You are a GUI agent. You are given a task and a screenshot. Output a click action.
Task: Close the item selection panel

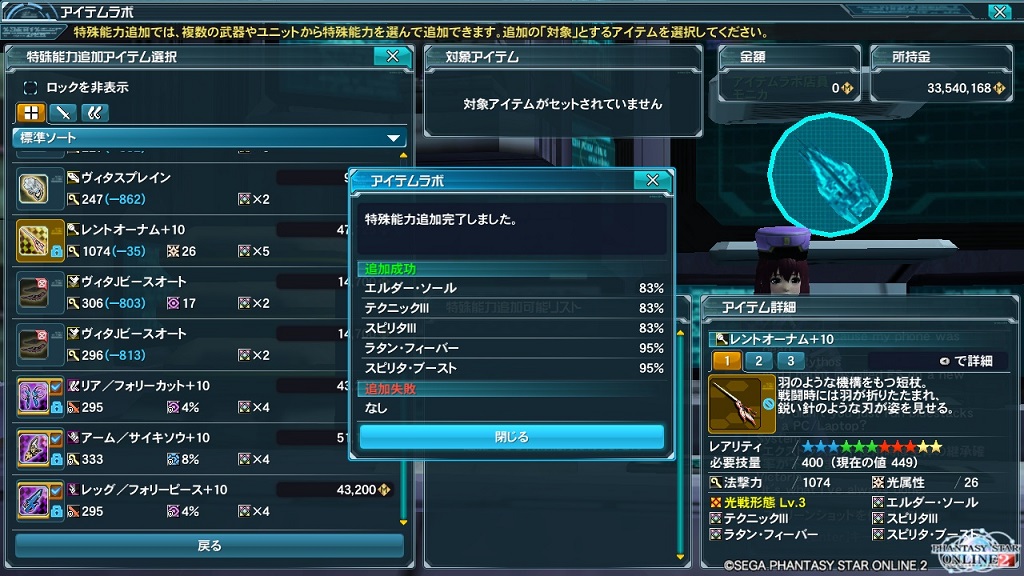[392, 57]
